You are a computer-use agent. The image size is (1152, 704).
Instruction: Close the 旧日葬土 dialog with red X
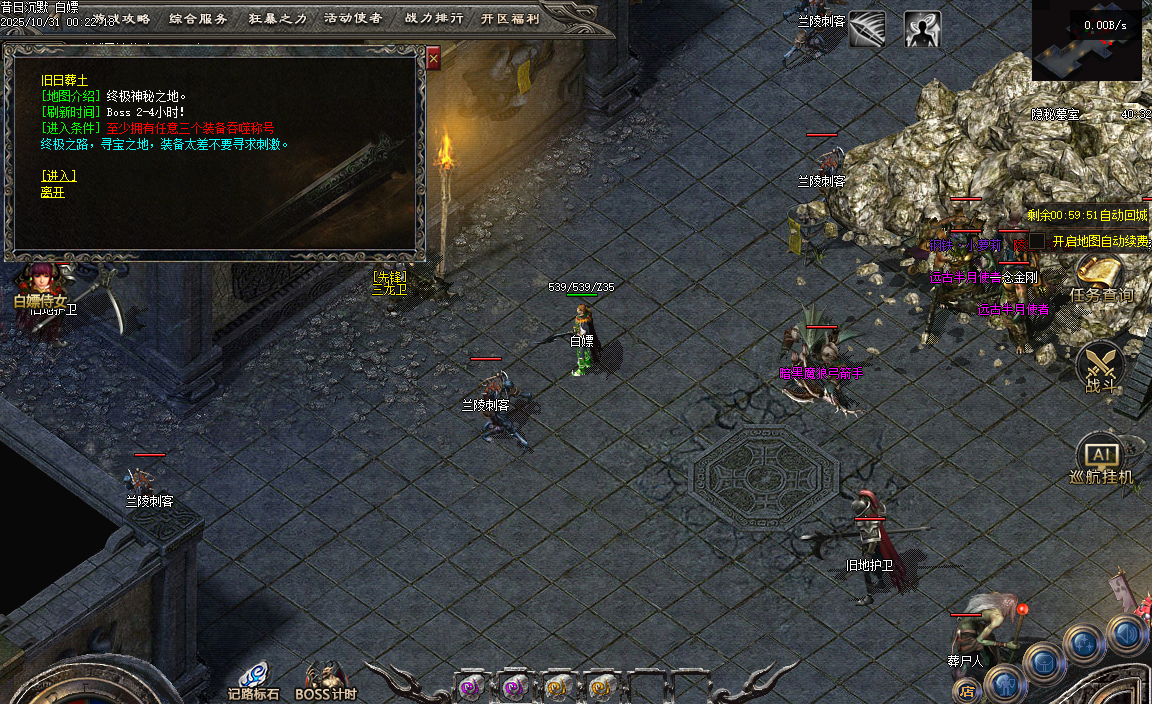pyautogui.click(x=433, y=59)
